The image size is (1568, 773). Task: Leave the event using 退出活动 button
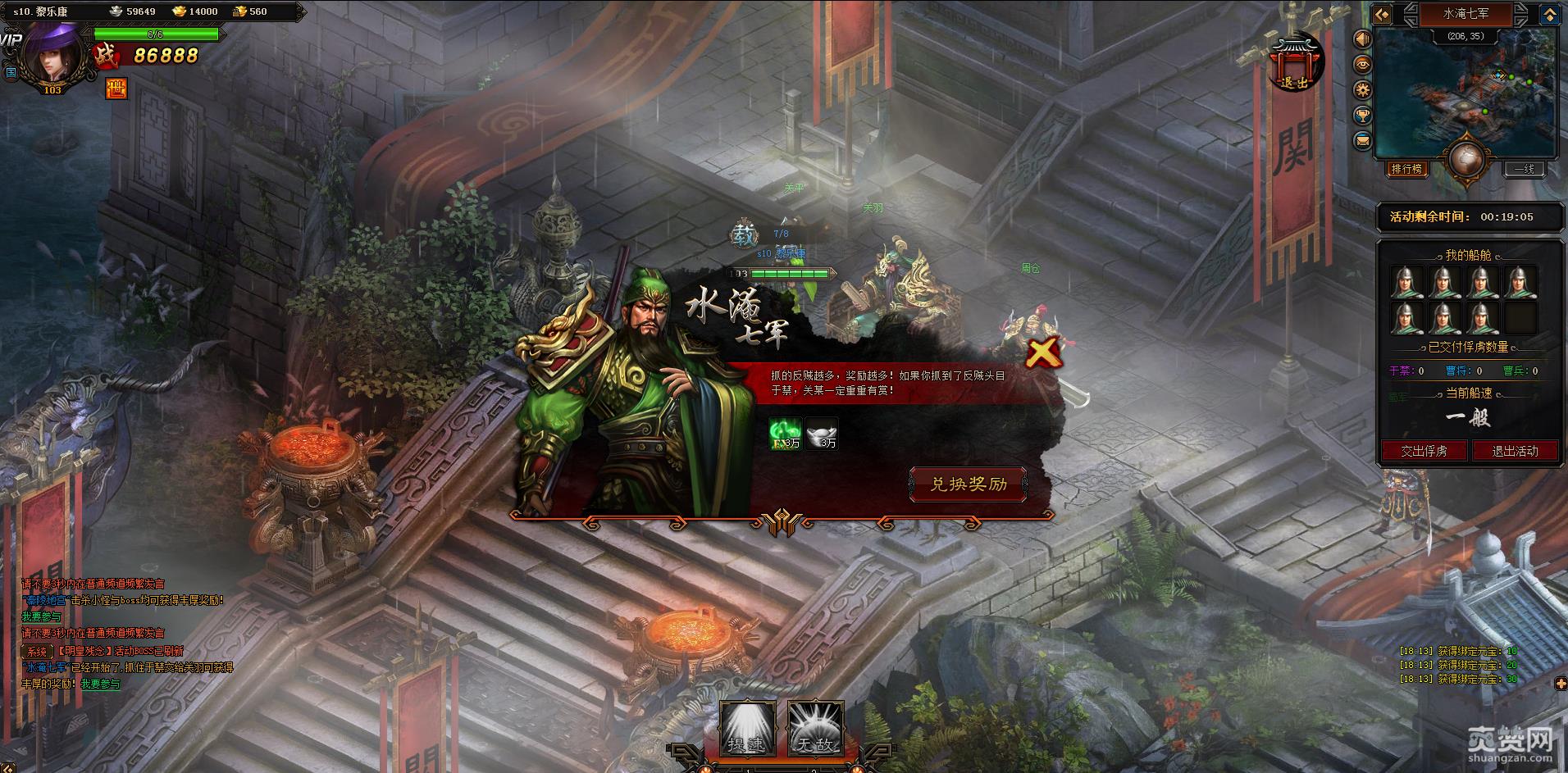pyautogui.click(x=1515, y=451)
